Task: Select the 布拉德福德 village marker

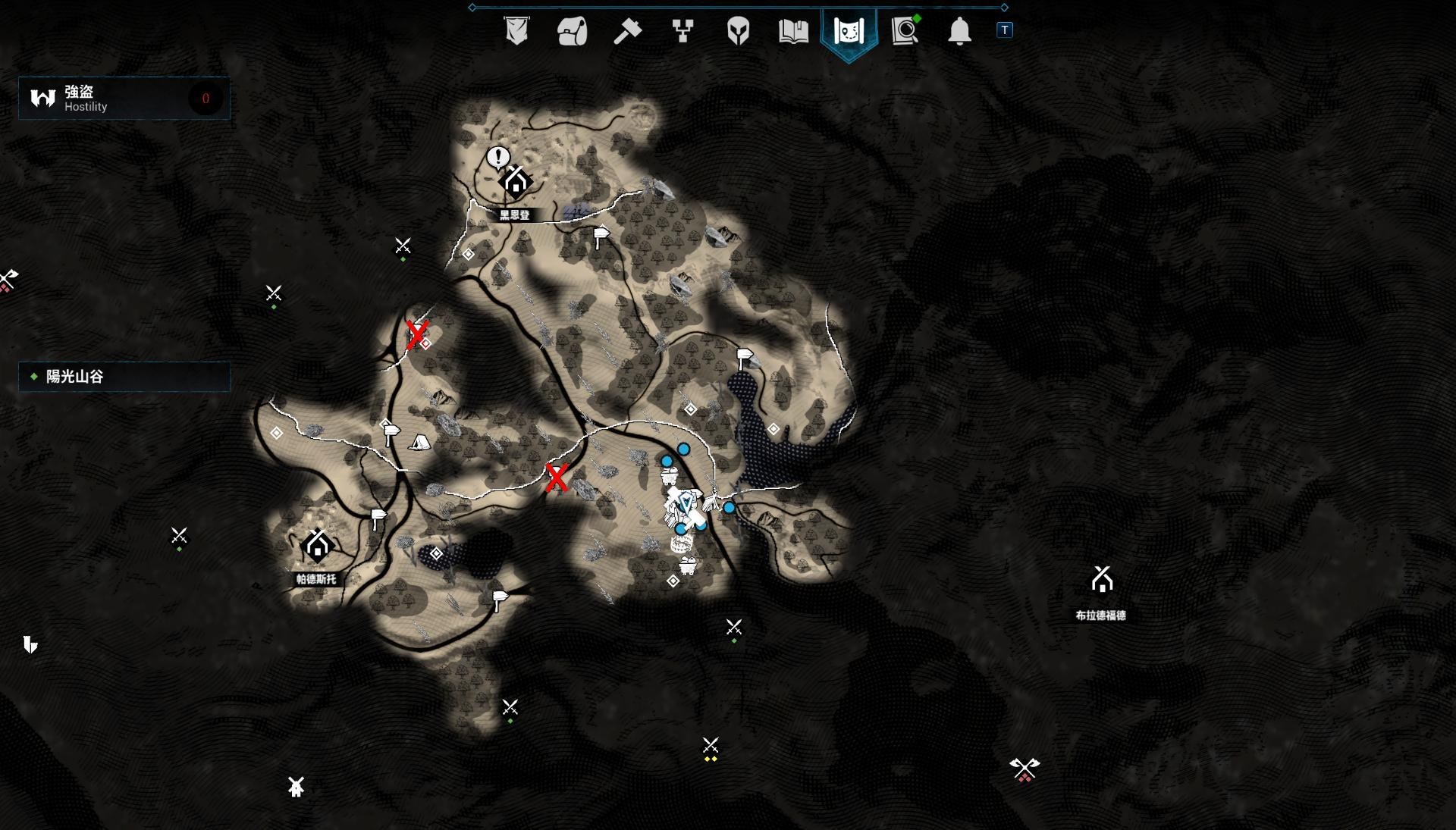Action: (1102, 581)
